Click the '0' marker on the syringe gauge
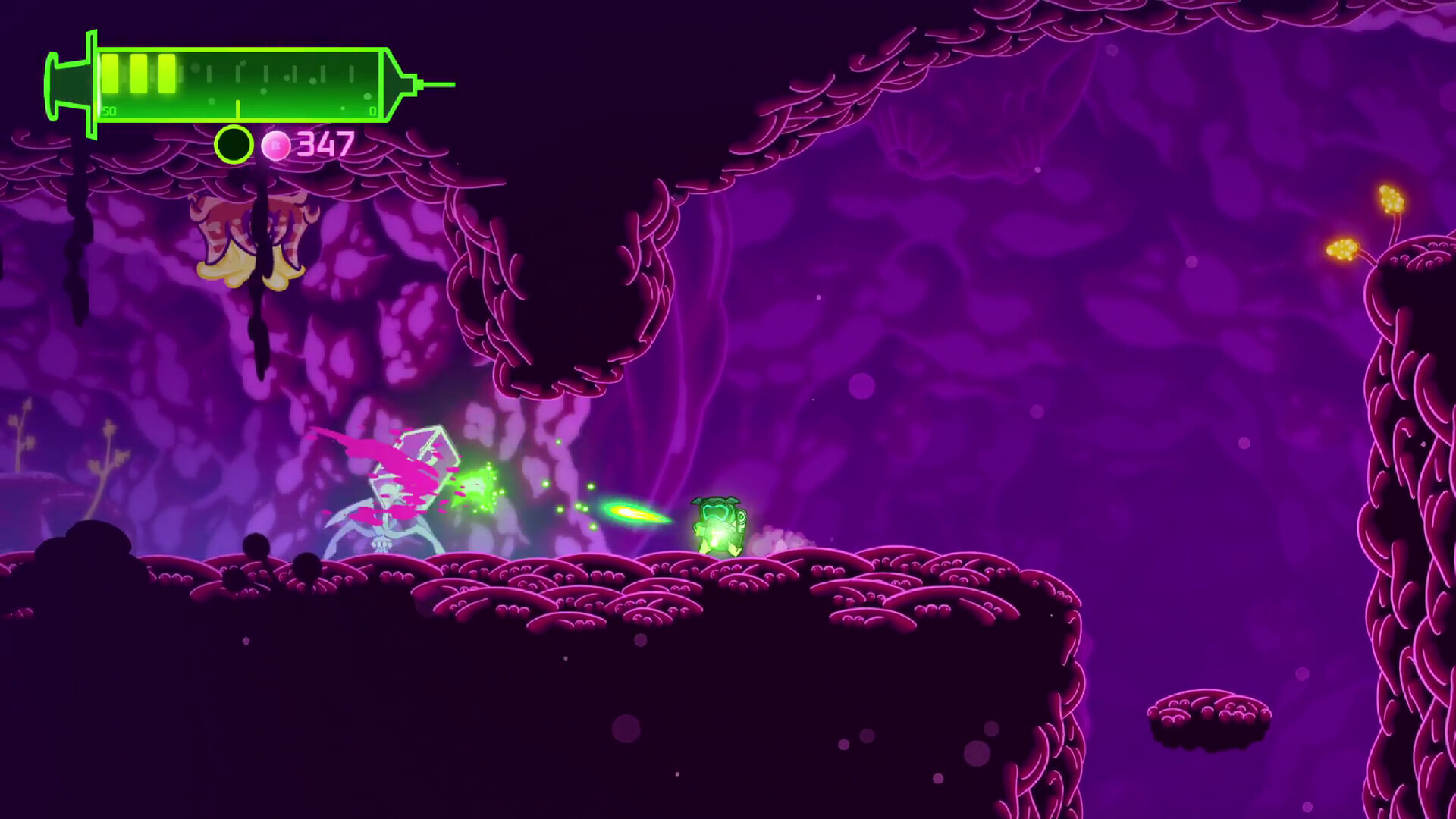Screen dimensions: 1456x819 click(373, 111)
